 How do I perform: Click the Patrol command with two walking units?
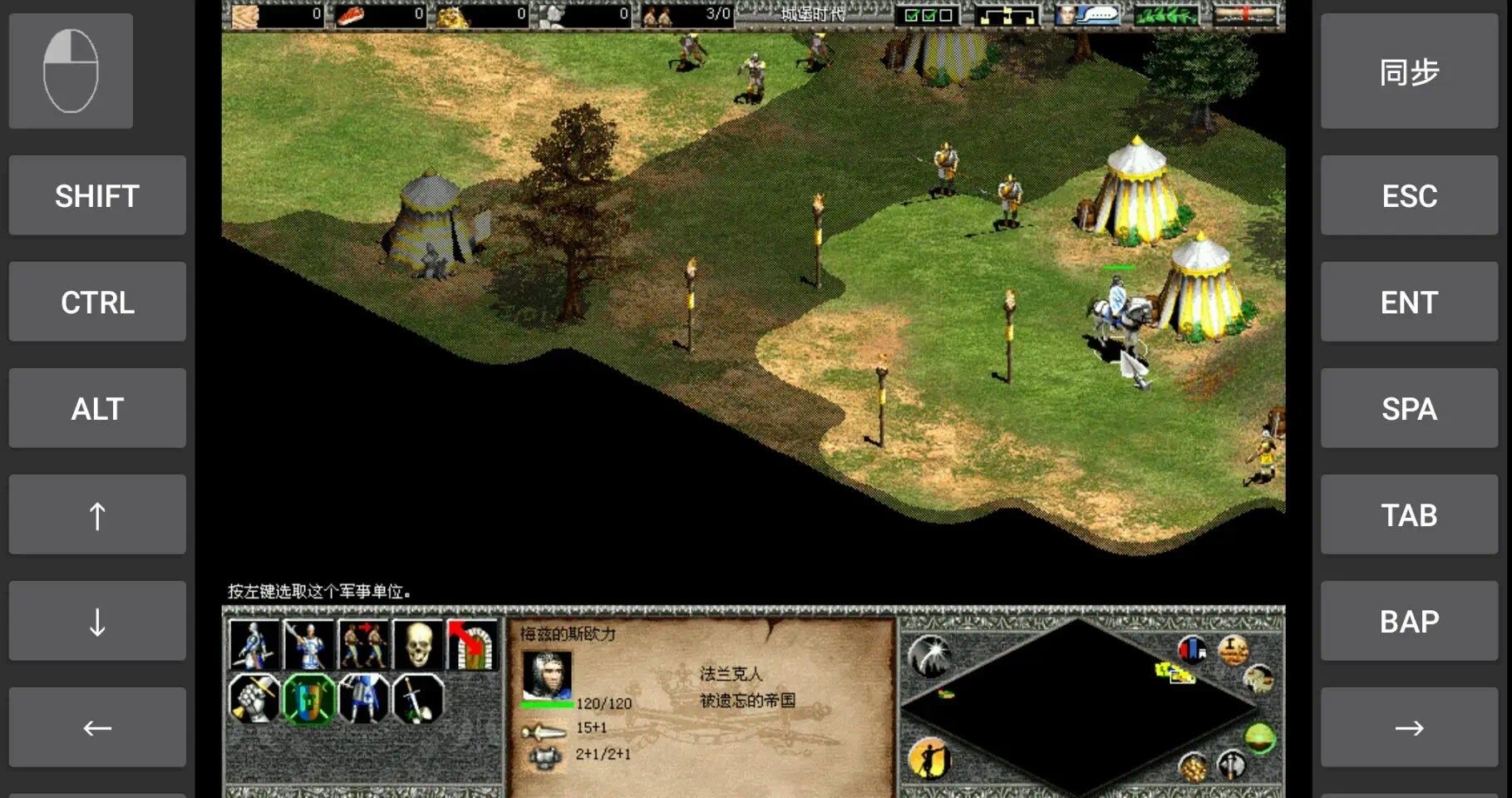pos(362,643)
